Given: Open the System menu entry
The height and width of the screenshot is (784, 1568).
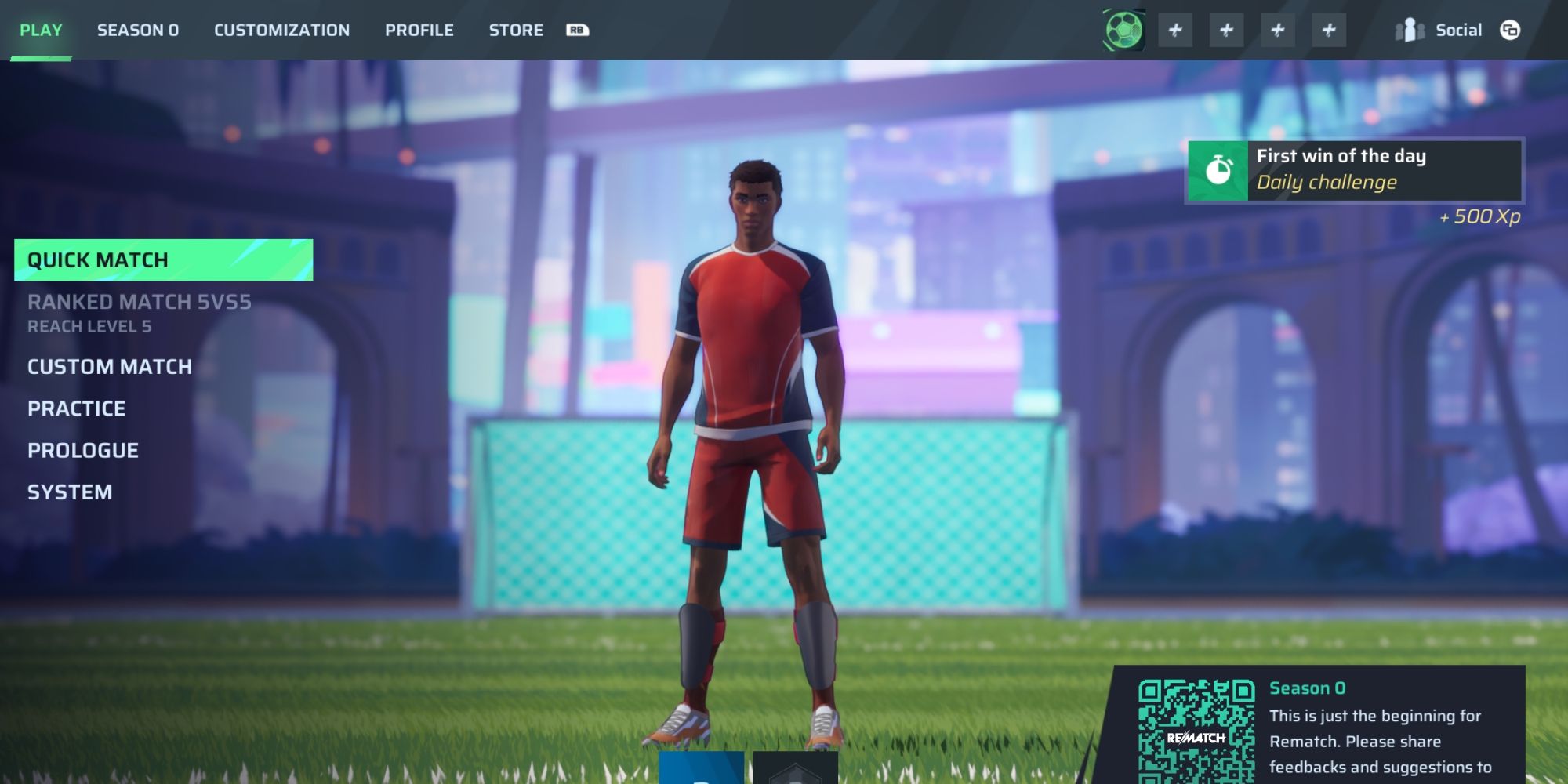Looking at the screenshot, I should [x=70, y=492].
